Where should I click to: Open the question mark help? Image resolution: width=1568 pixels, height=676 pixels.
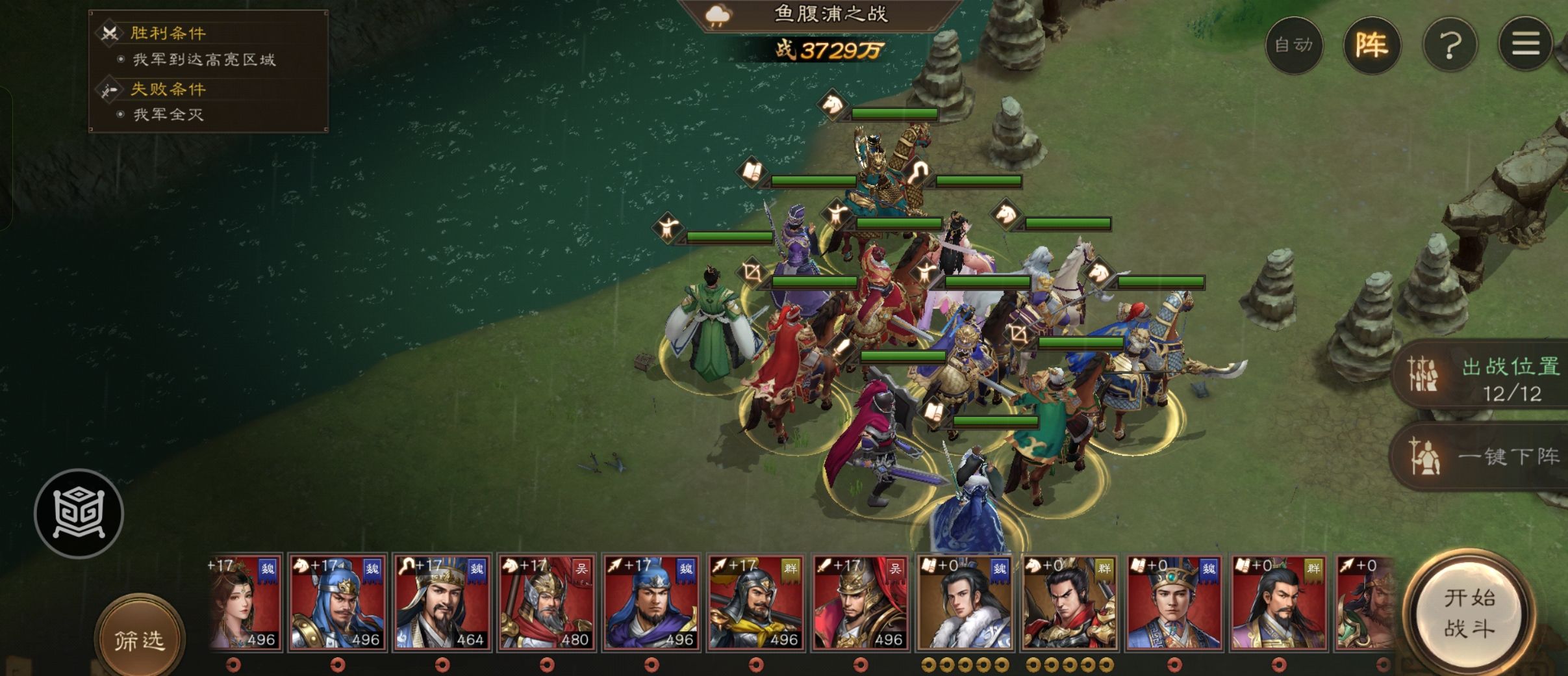click(x=1450, y=45)
